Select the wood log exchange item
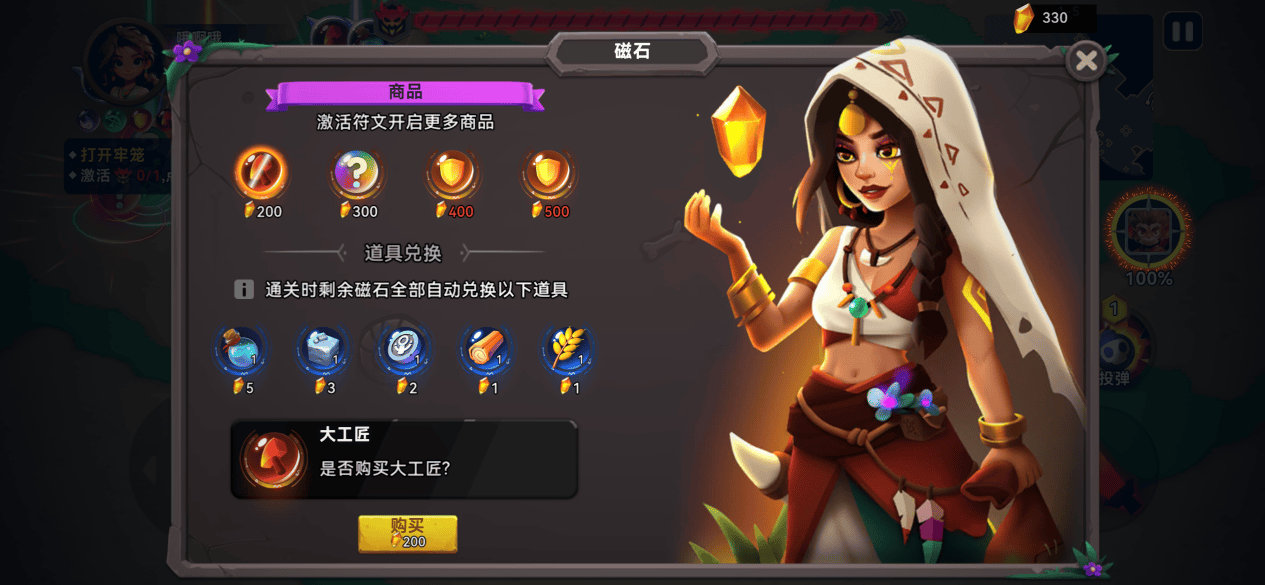Viewport: 1265px width, 585px height. tap(487, 350)
